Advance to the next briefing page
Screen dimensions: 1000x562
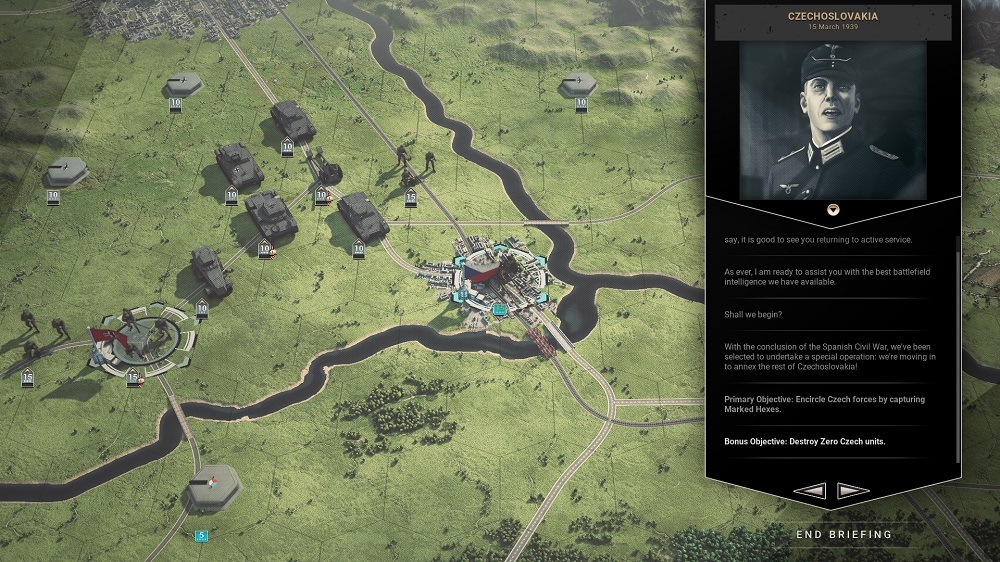tap(851, 490)
